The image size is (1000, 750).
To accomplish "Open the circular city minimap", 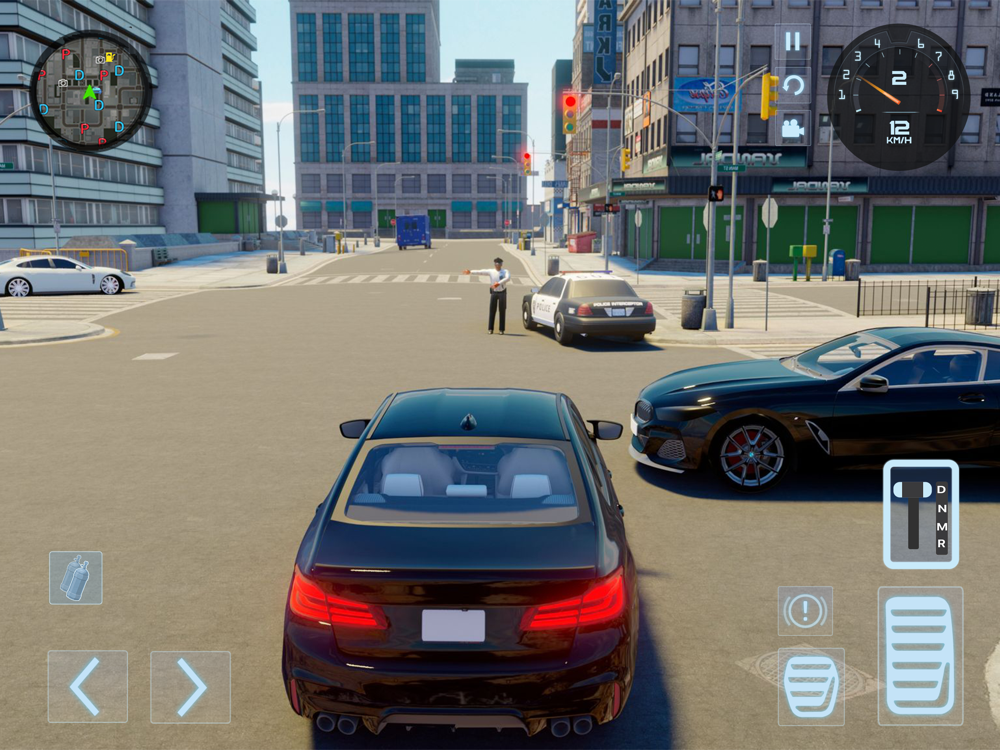I will (x=90, y=90).
